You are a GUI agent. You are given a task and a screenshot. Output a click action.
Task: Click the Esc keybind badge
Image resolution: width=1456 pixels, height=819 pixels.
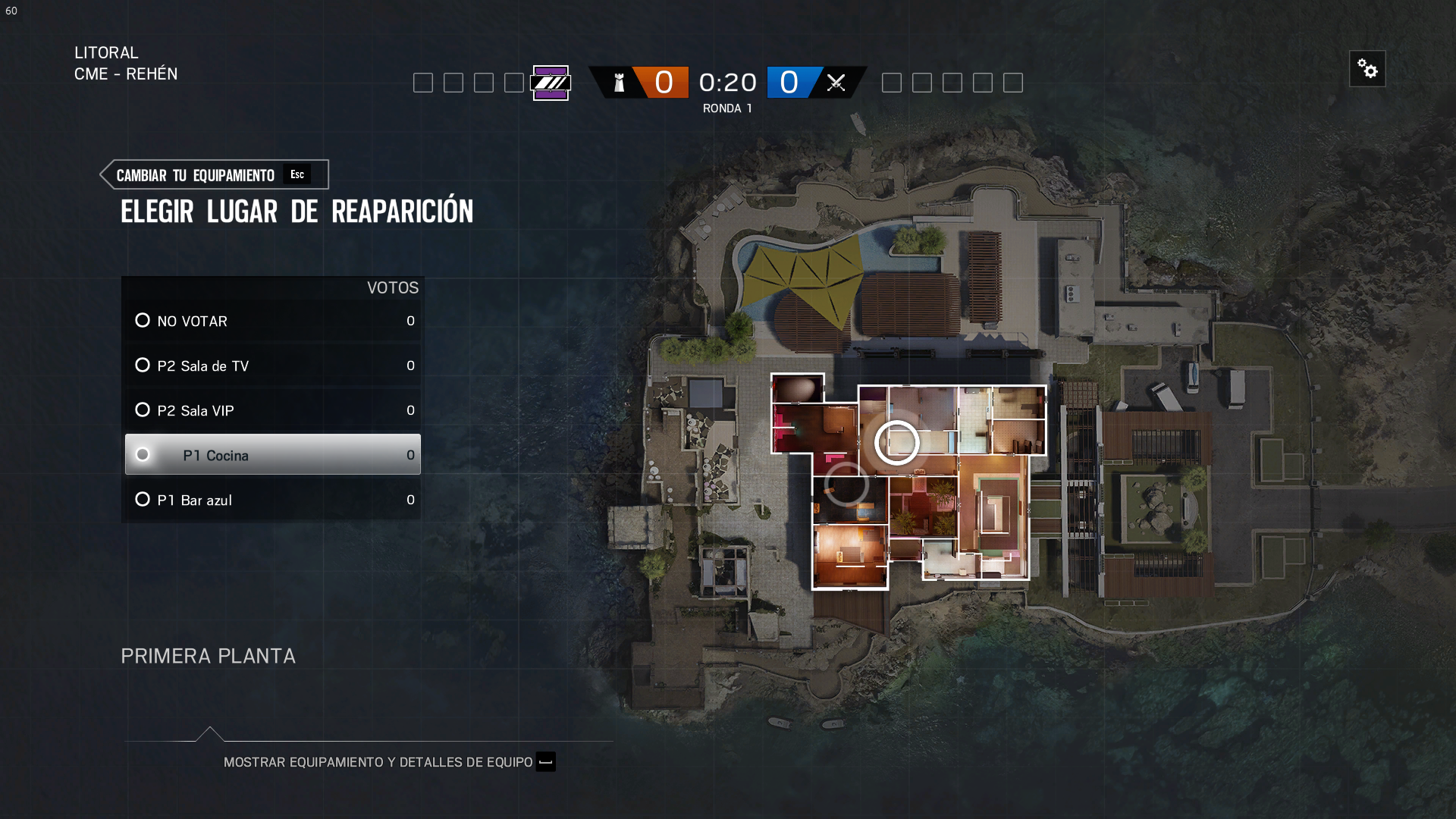point(297,174)
